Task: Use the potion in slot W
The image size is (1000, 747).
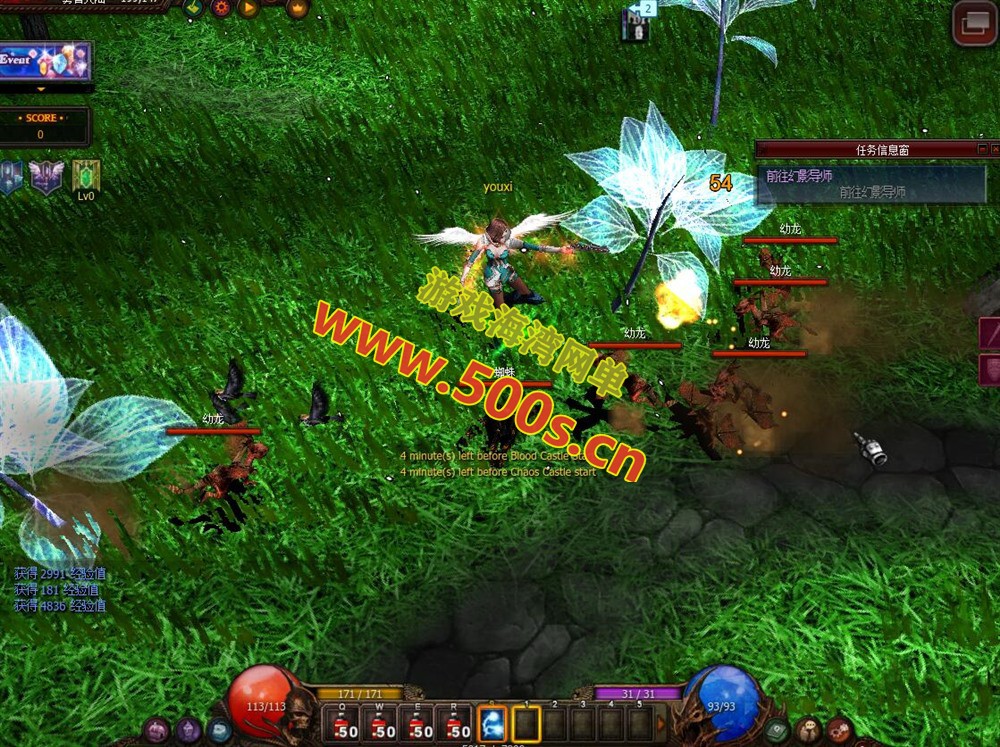Action: point(382,725)
